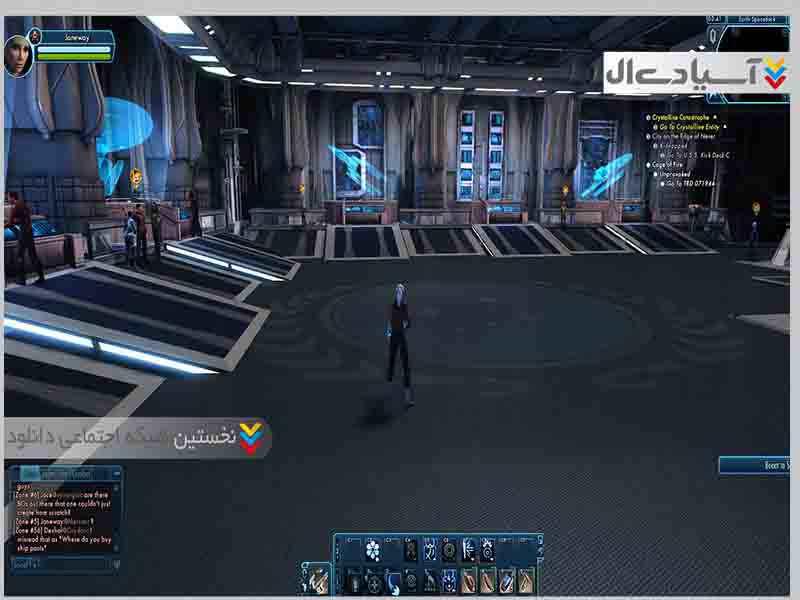This screenshot has width=800, height=600.
Task: Click the Janeway character portrait
Action: [17, 54]
